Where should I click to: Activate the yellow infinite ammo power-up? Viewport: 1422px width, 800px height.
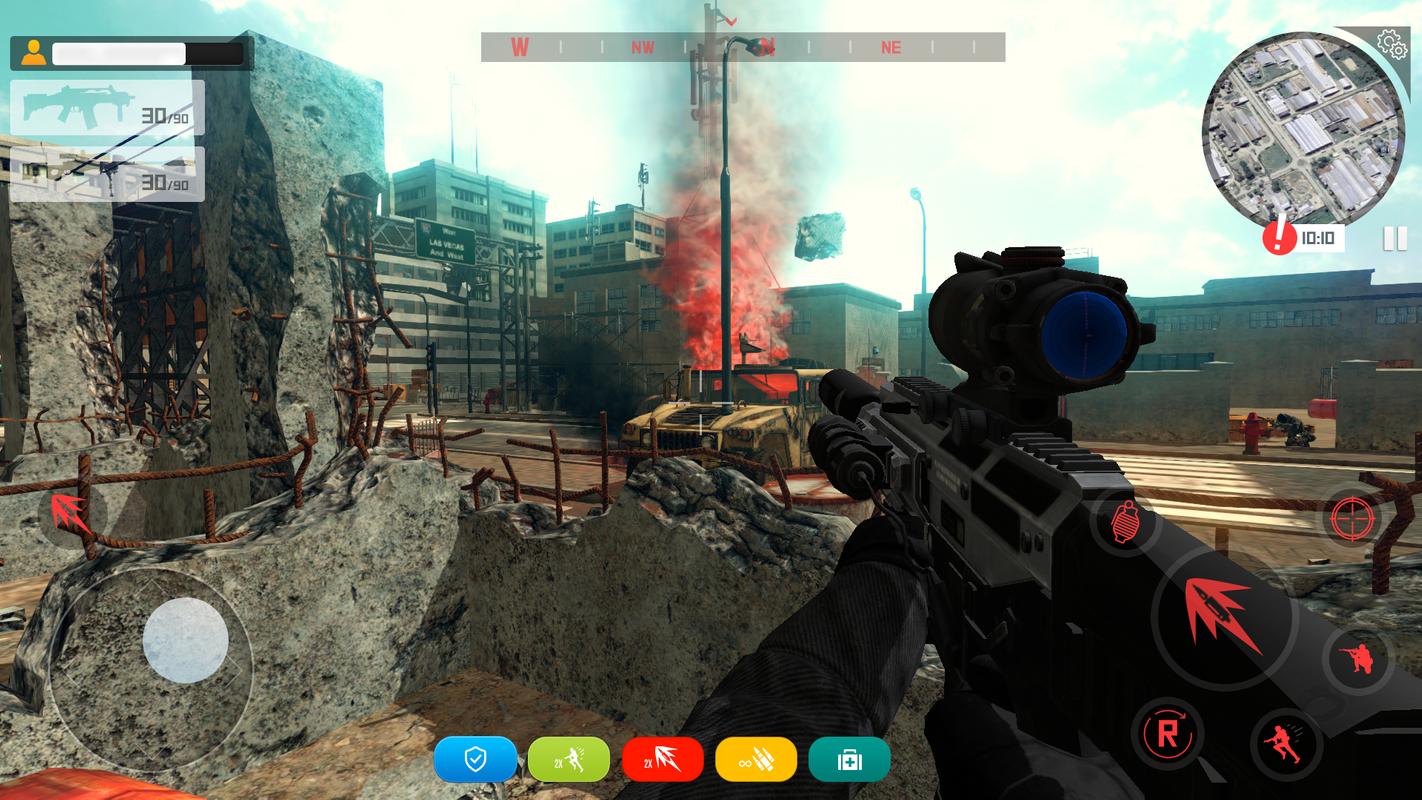756,760
